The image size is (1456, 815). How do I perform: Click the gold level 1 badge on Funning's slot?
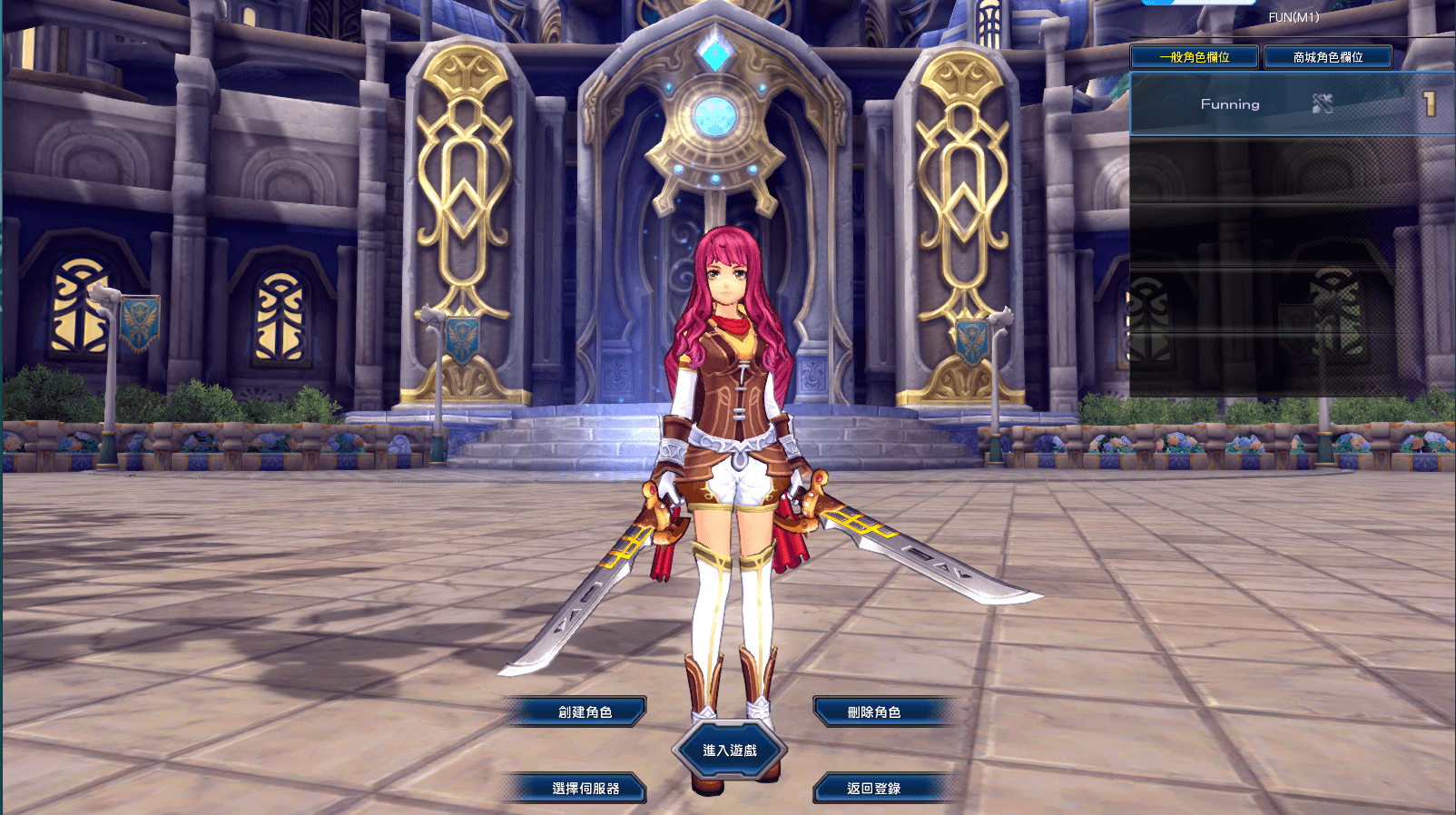[x=1430, y=102]
